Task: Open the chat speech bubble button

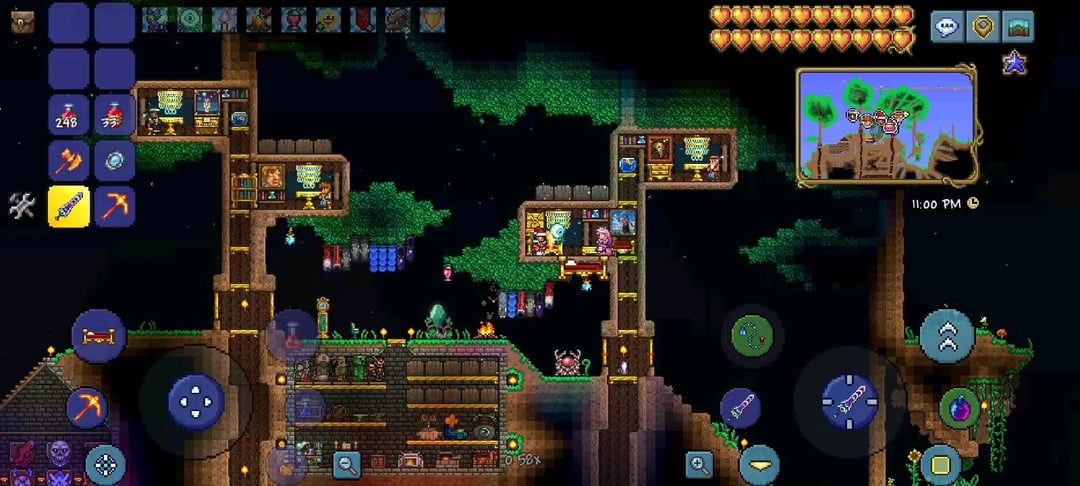Action: [947, 27]
